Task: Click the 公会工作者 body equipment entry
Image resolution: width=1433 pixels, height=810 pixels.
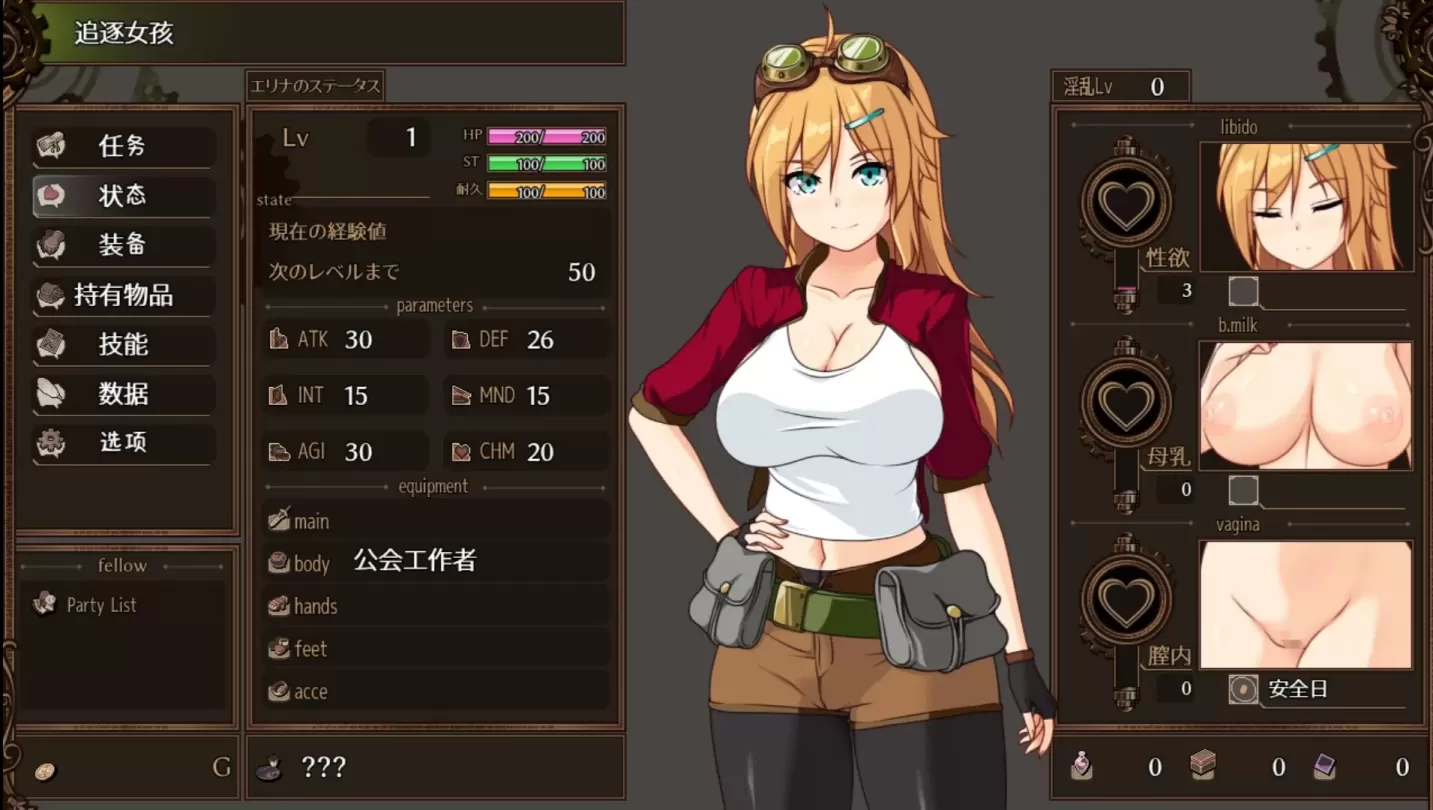Action: [415, 561]
